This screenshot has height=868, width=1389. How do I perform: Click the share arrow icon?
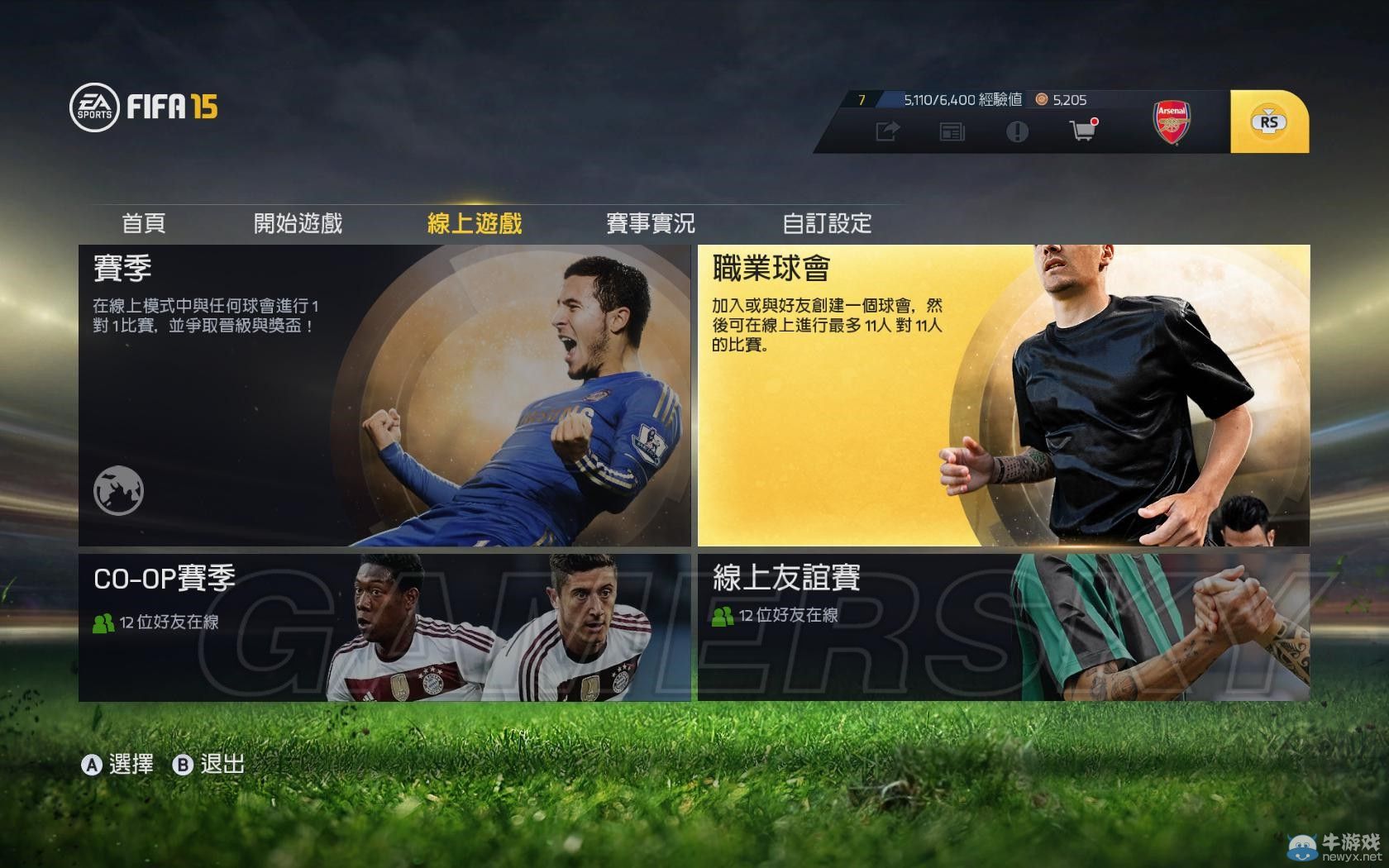click(886, 131)
